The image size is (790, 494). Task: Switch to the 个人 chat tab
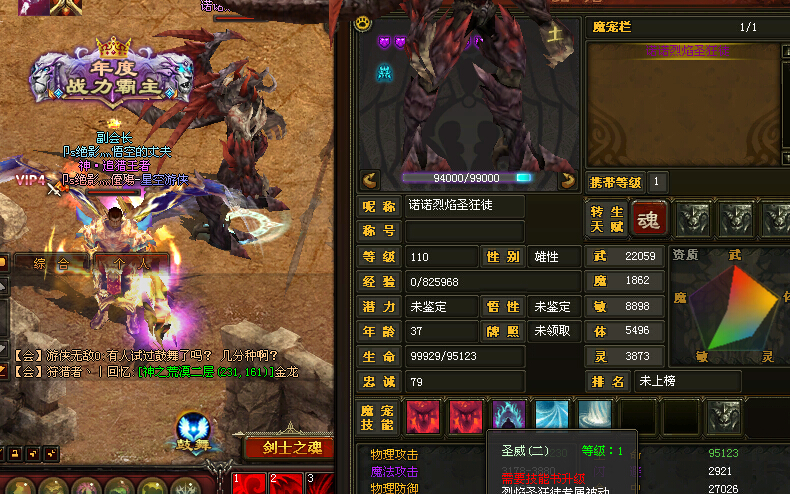coord(131,264)
